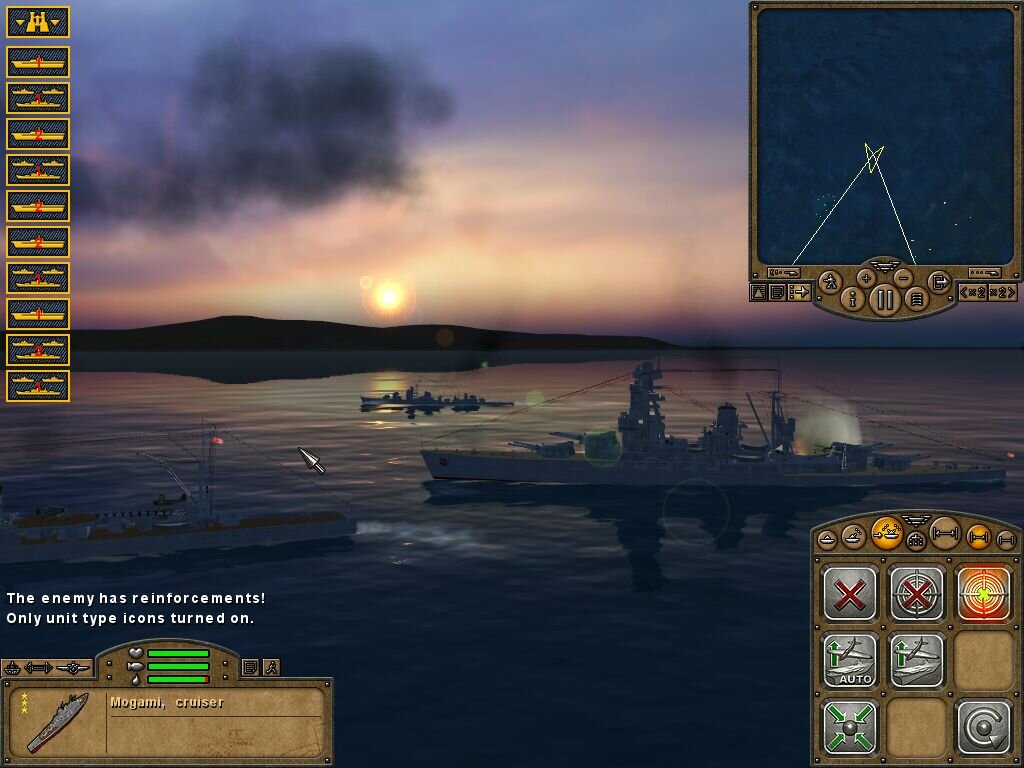This screenshot has width=1024, height=768.
Task: Select the highlighted ship firing formation icon
Action: pos(886,533)
